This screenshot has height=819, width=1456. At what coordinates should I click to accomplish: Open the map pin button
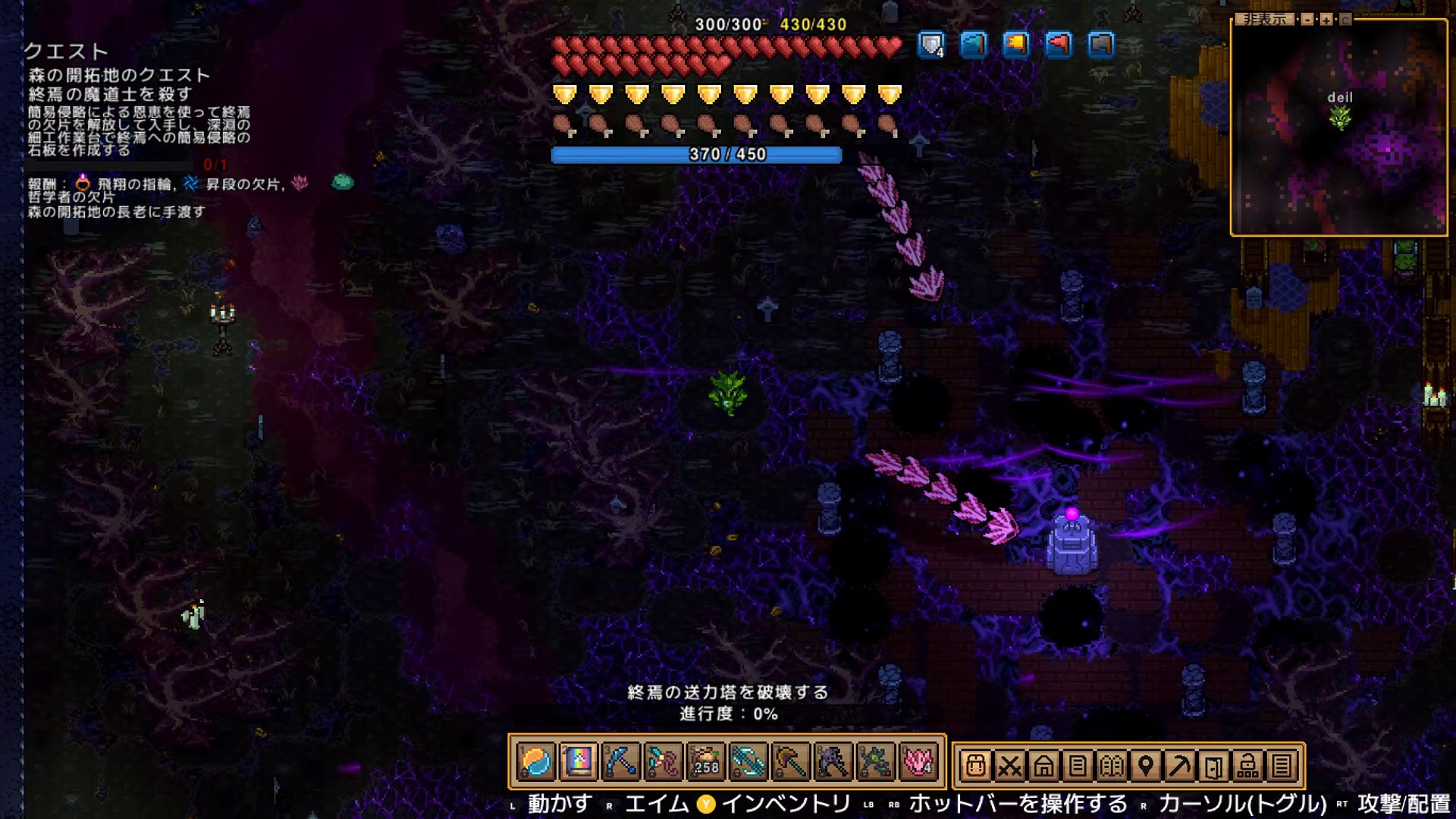pos(1146,766)
